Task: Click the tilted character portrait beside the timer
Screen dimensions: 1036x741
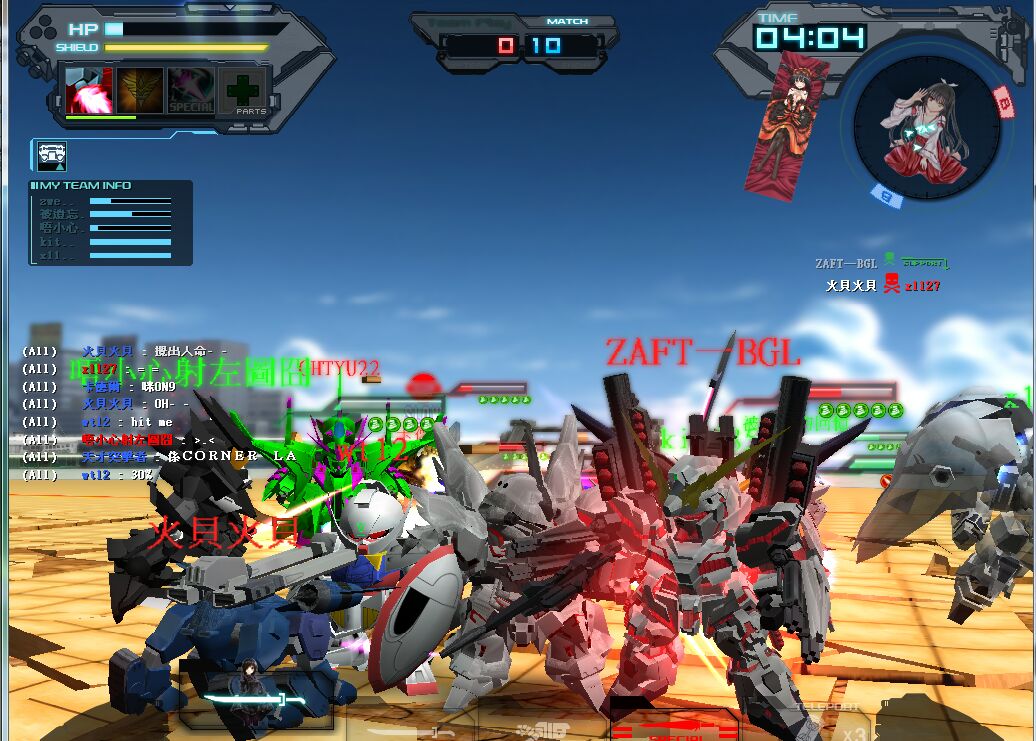Action: (786, 122)
